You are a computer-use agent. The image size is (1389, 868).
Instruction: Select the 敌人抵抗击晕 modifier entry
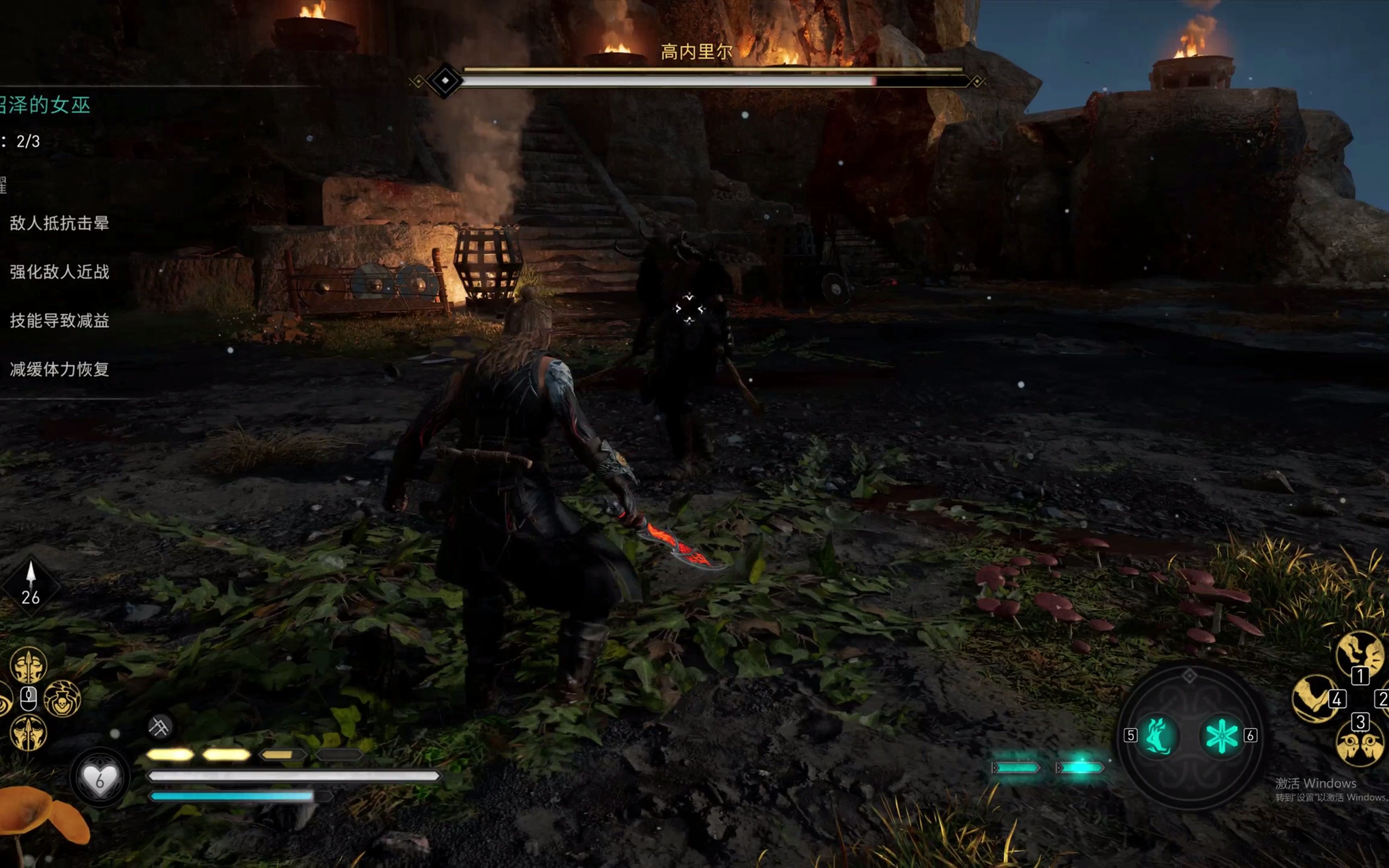click(59, 223)
